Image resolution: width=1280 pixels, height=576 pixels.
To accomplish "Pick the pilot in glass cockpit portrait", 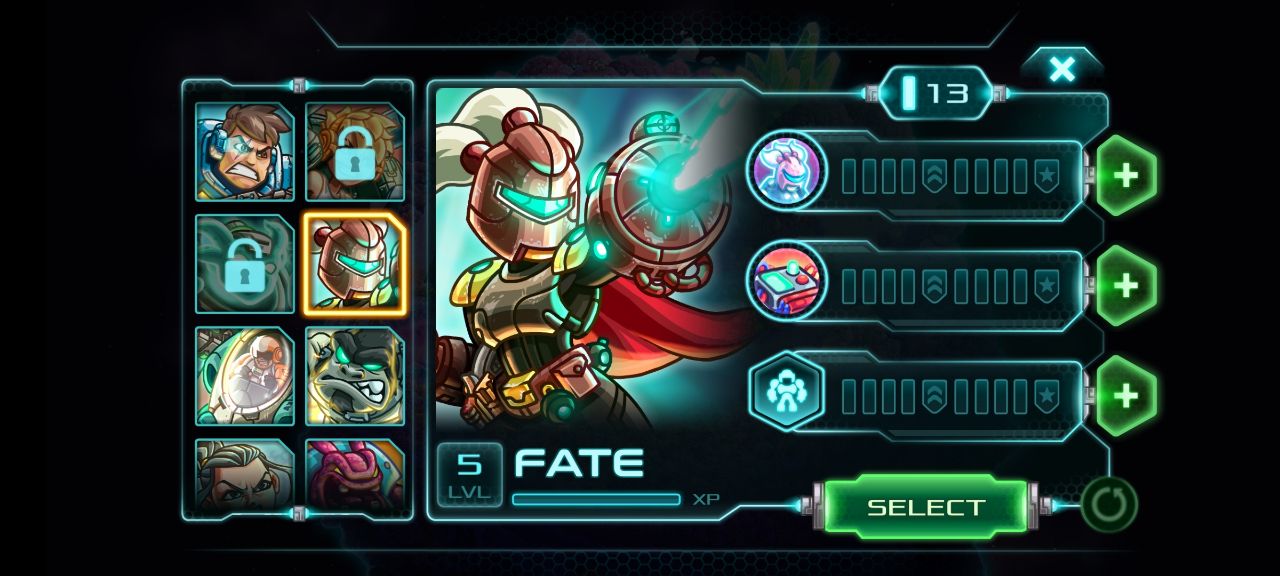I will 245,376.
